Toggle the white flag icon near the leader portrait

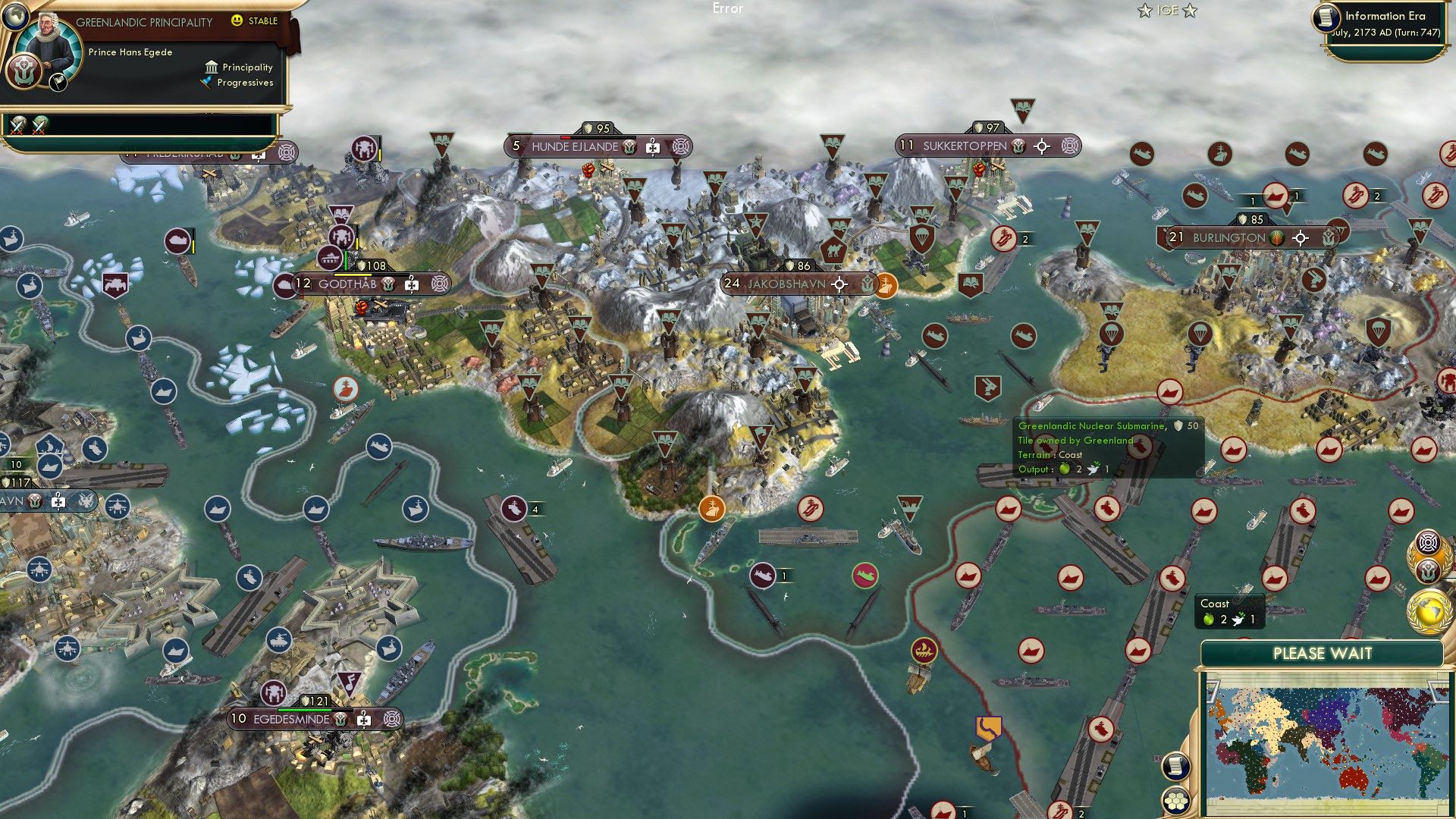coord(58,83)
